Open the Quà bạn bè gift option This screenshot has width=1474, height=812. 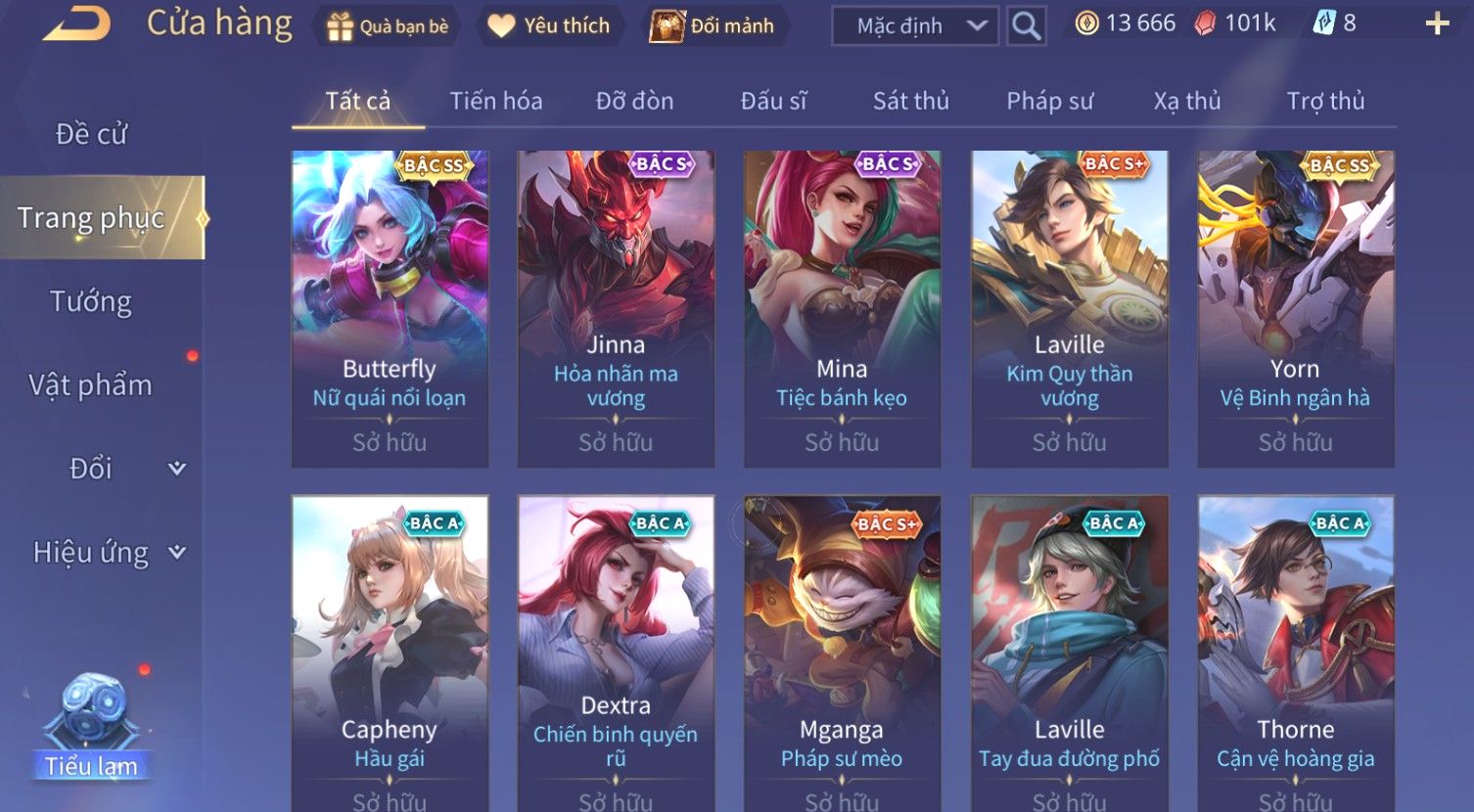coord(387,26)
